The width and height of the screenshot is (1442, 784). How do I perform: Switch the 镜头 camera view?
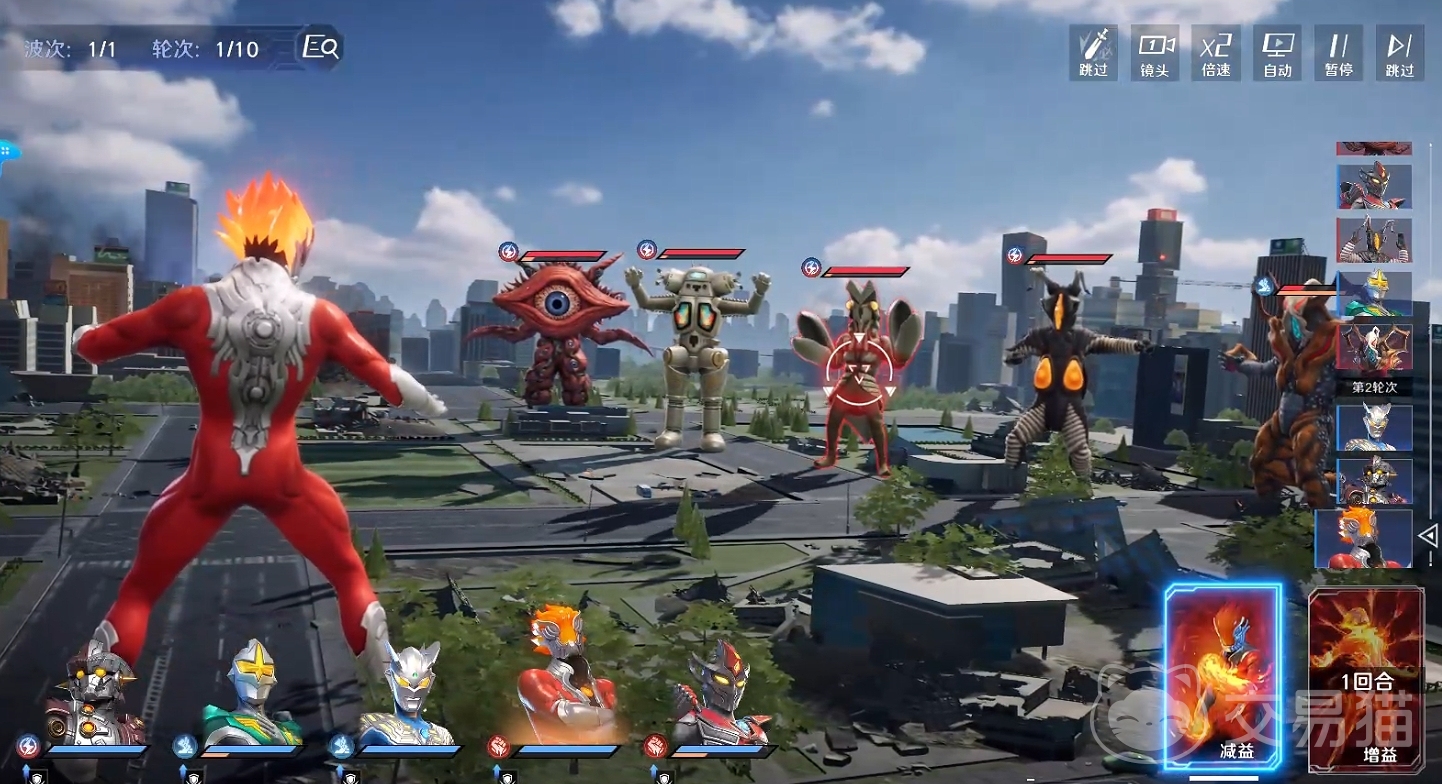(x=1155, y=53)
